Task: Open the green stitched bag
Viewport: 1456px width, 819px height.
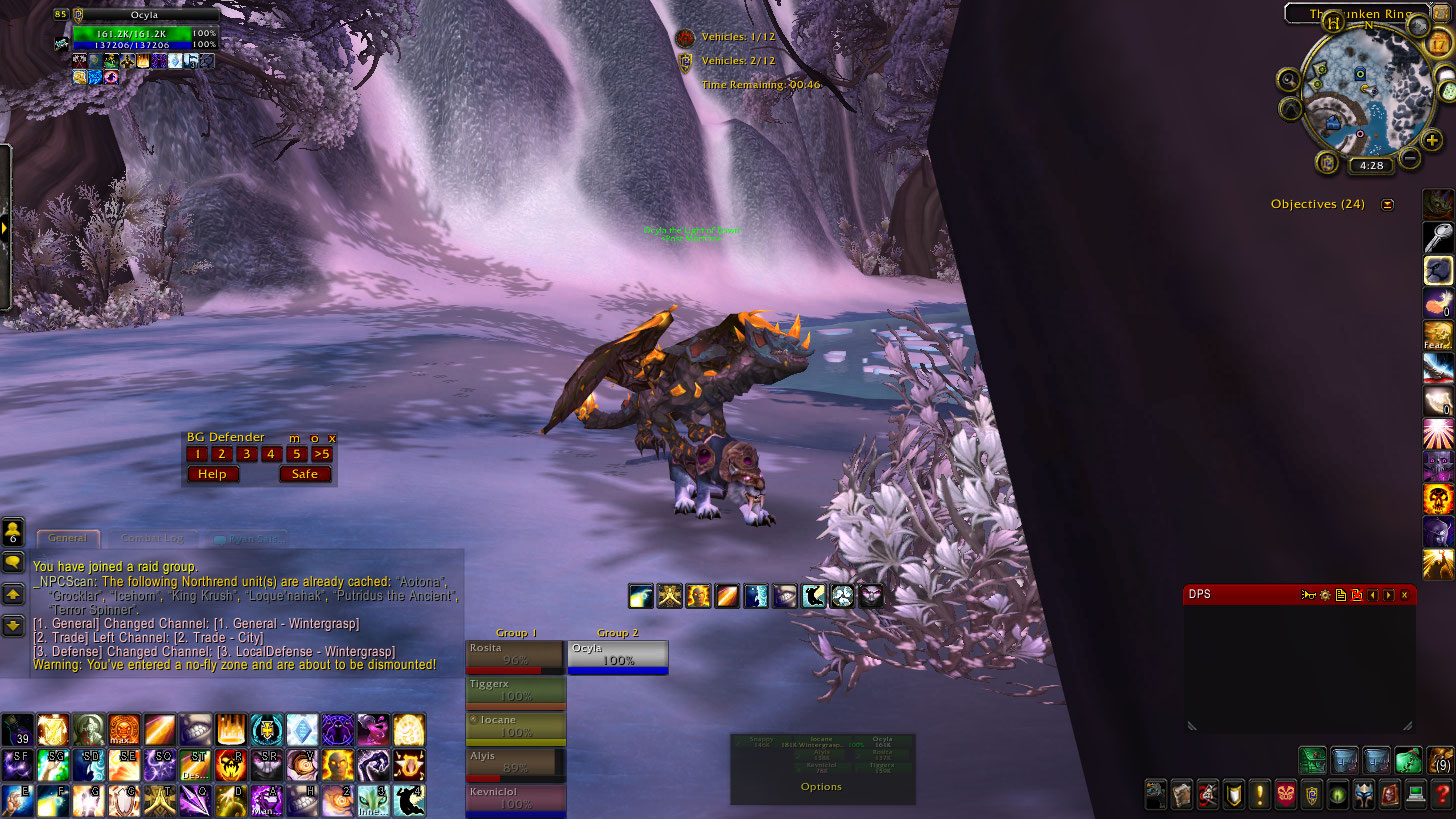Action: tap(1408, 761)
